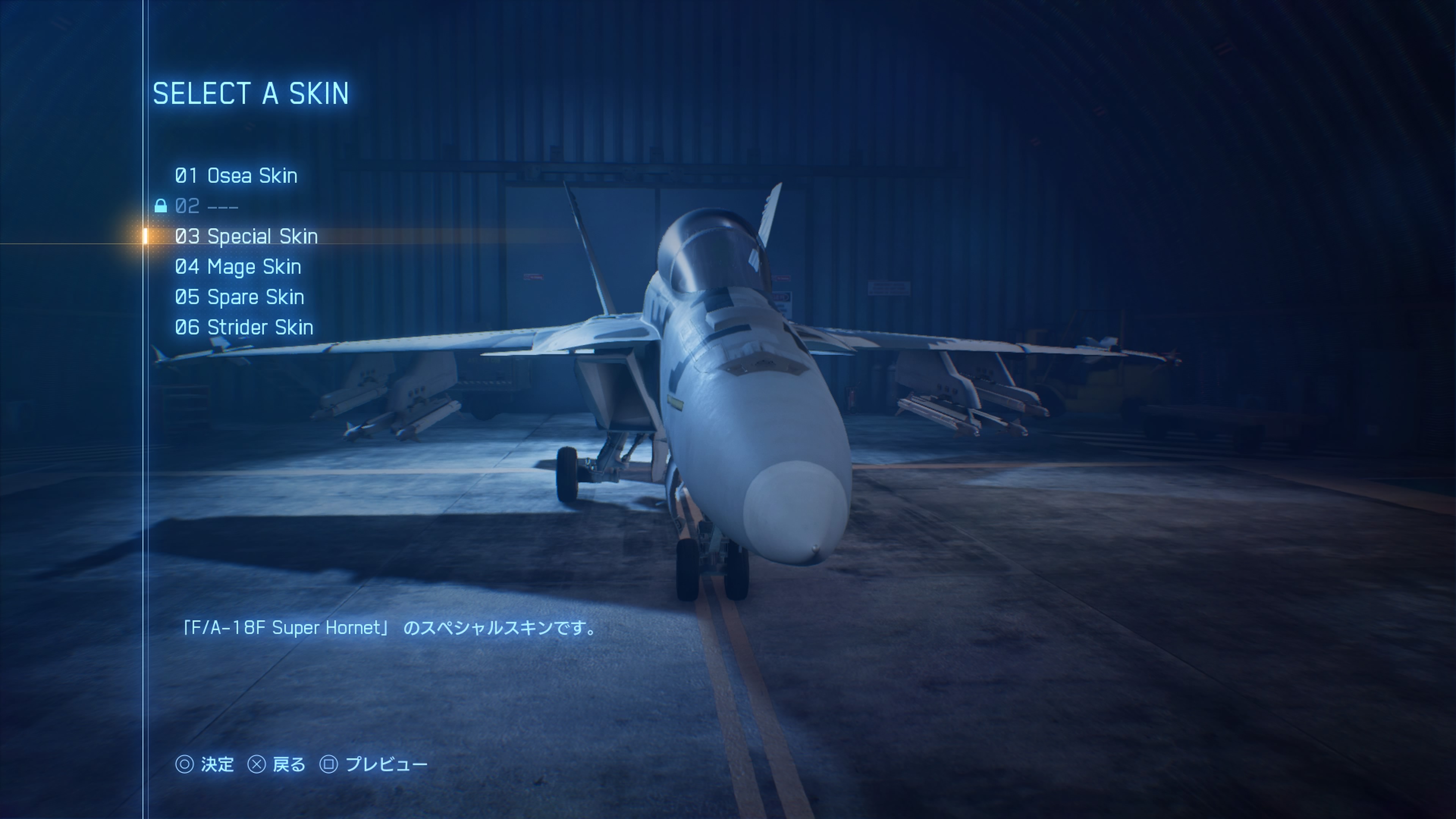This screenshot has height=819, width=1456.
Task: Choose the locked 02 skin slot
Action: pyautogui.click(x=206, y=206)
